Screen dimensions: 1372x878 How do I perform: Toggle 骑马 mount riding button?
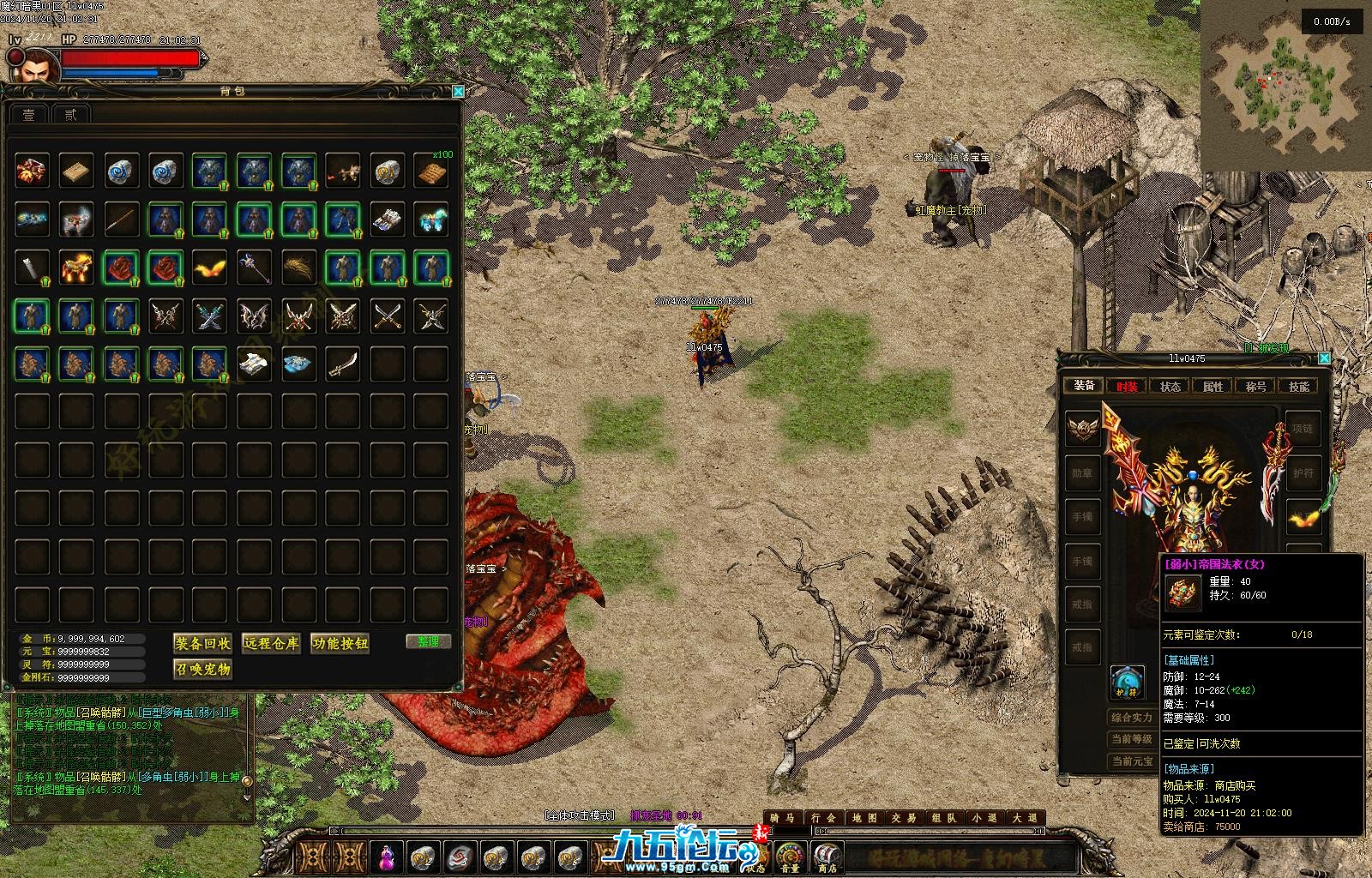point(780,818)
